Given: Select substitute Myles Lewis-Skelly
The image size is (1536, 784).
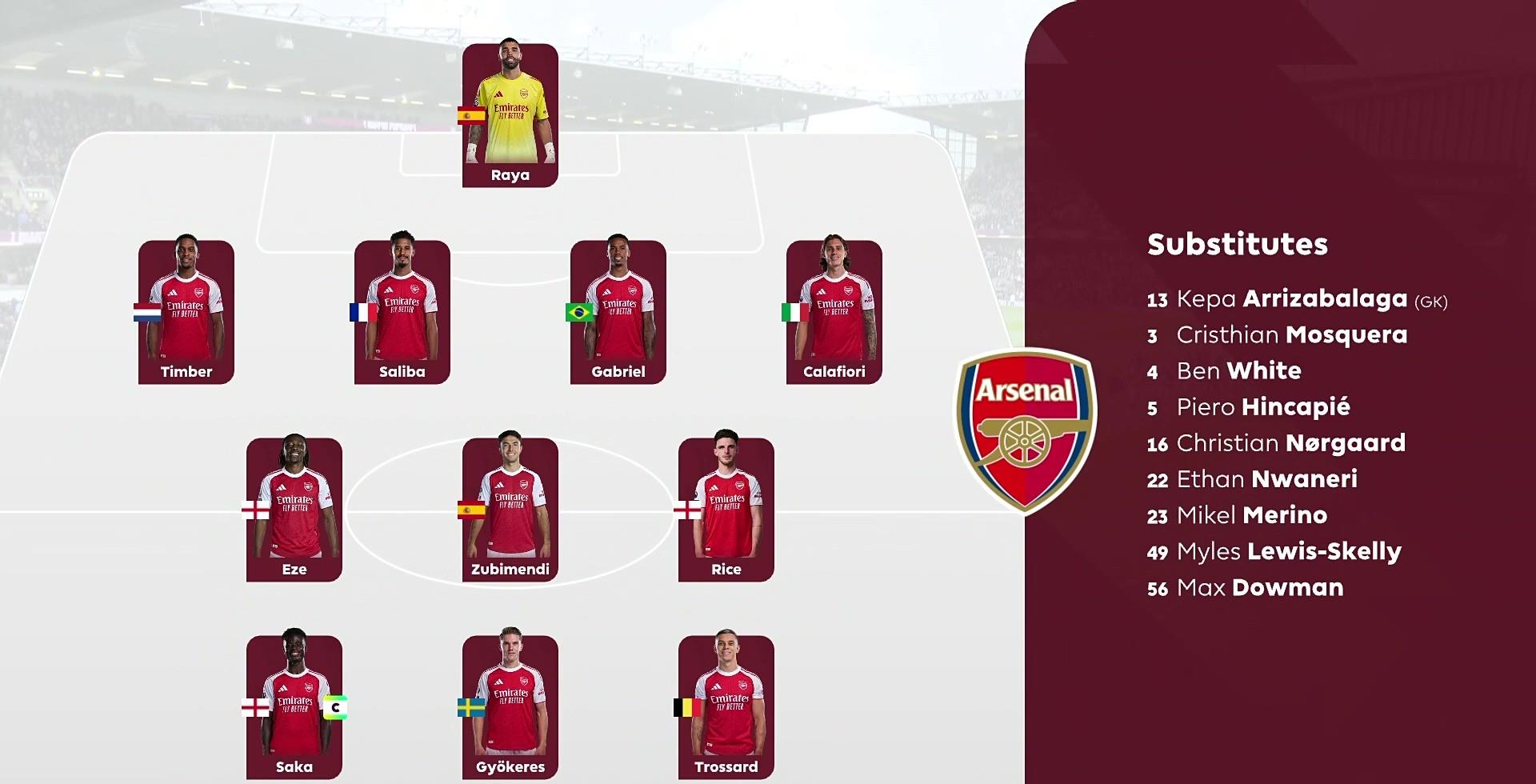Looking at the screenshot, I should pos(1274,551).
